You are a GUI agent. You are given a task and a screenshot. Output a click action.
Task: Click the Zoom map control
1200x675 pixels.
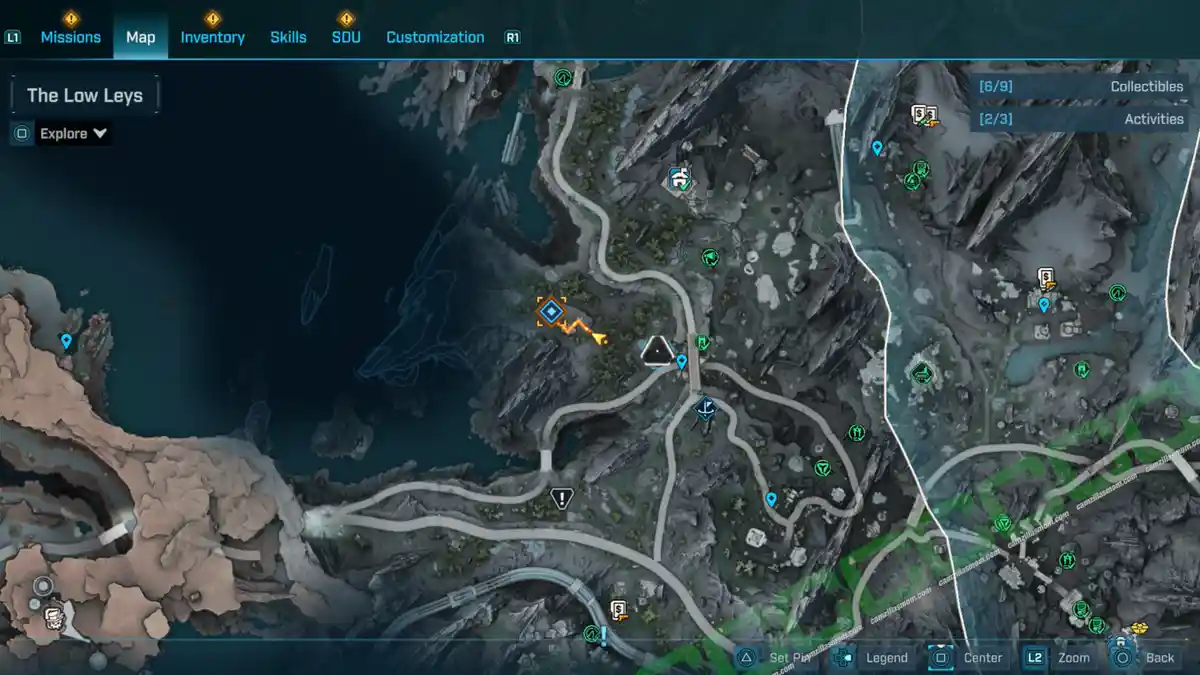point(1059,657)
